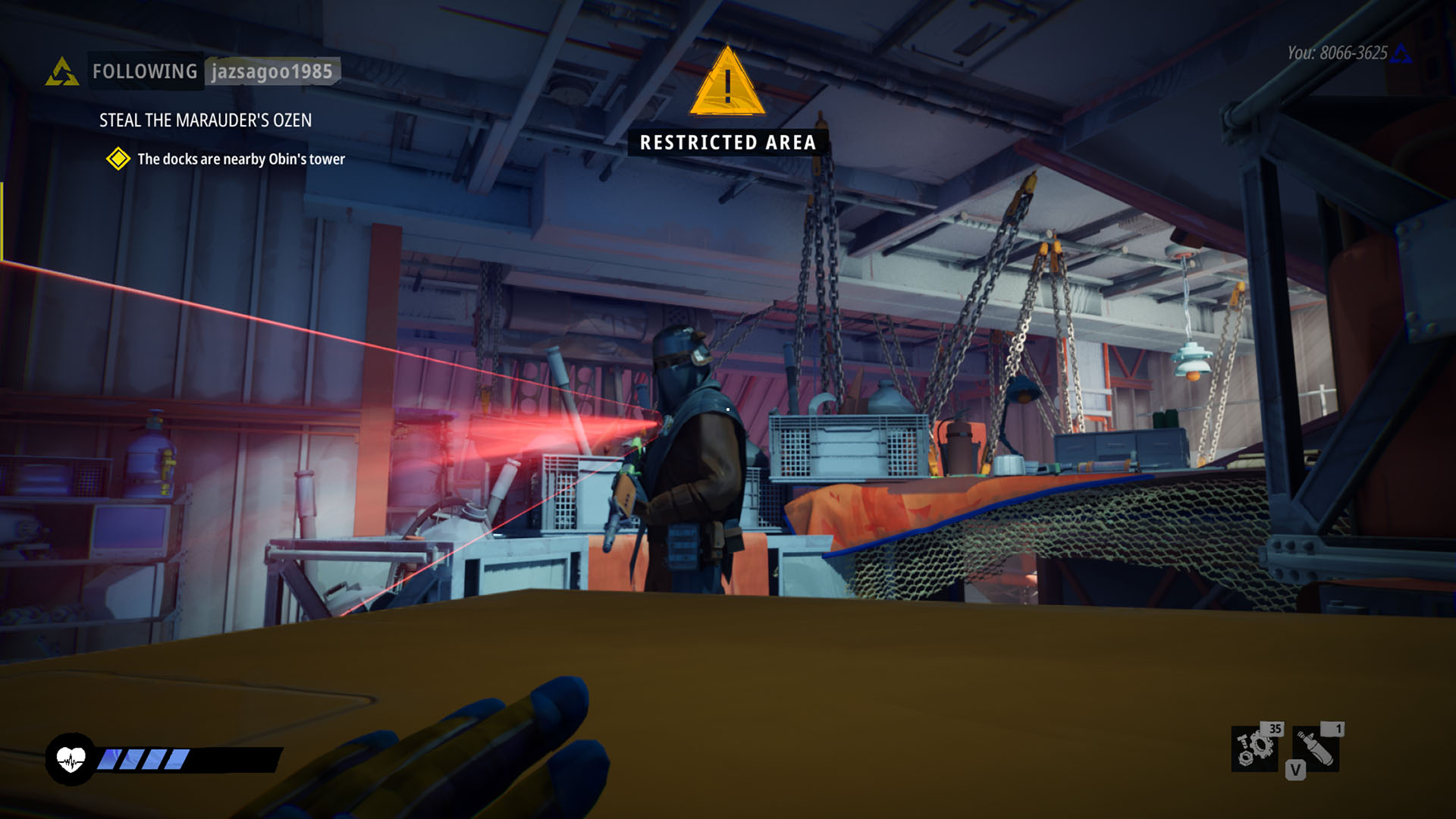The image size is (1456, 819).
Task: Open the Steal the Marauder's Ozen objective
Action: (x=205, y=121)
